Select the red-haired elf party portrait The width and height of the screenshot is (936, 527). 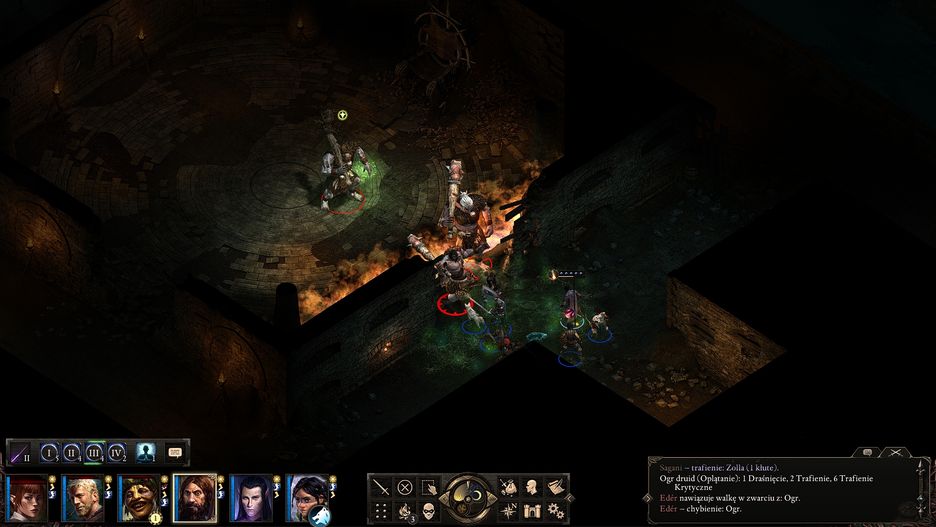pos(27,497)
